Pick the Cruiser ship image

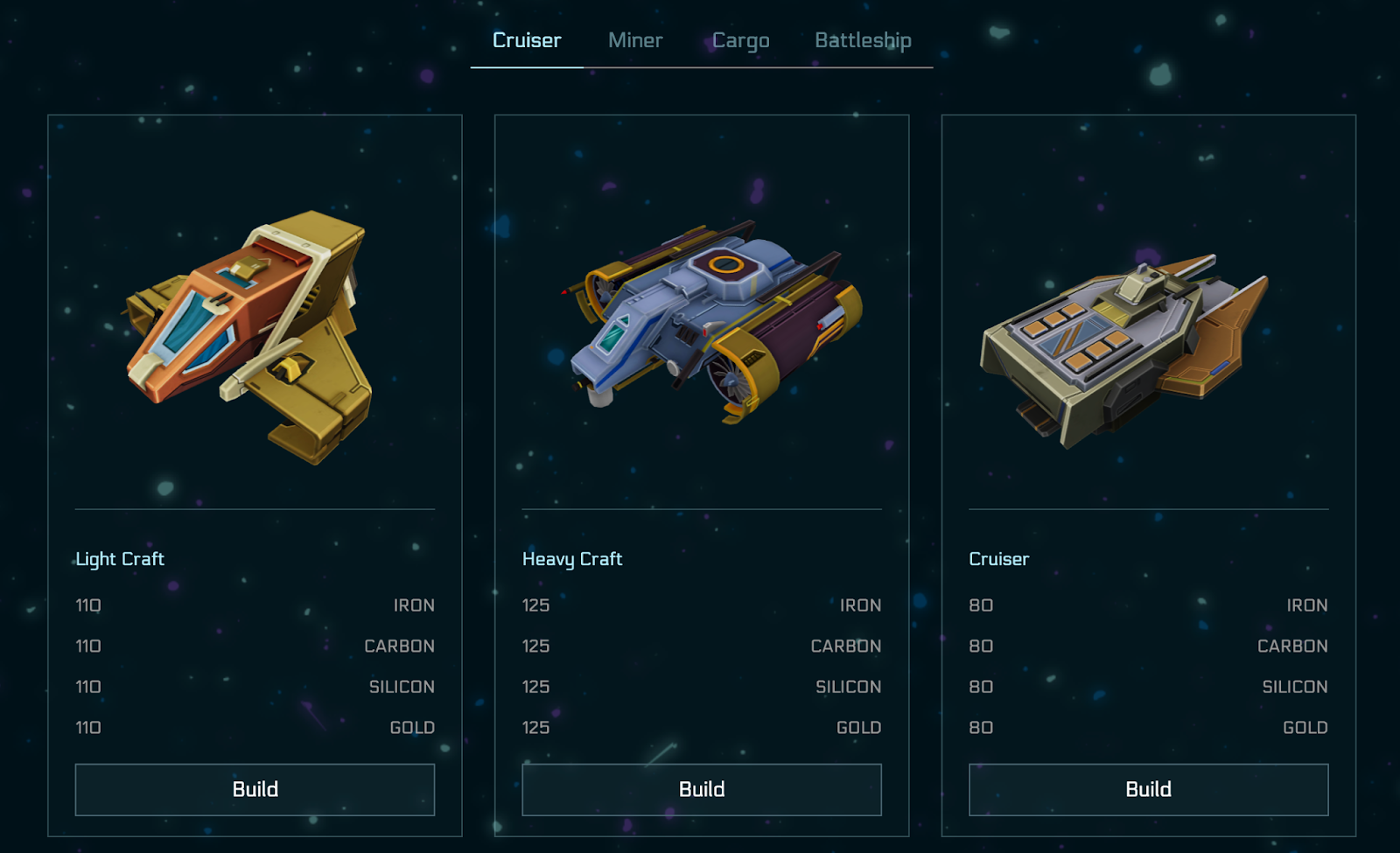pos(1124,346)
